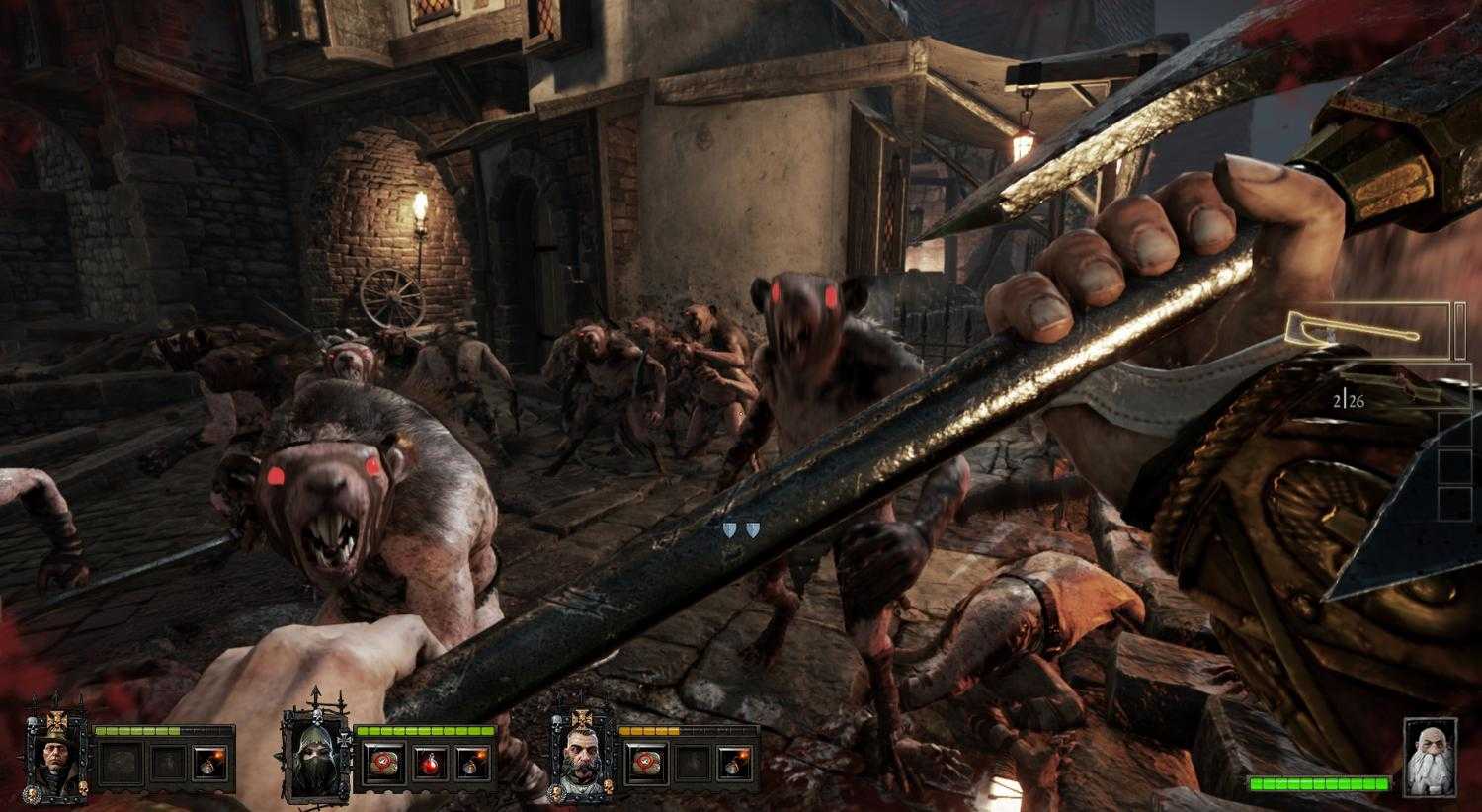Select the weapon slot indicator on the right edge

pyautogui.click(x=1462, y=332)
